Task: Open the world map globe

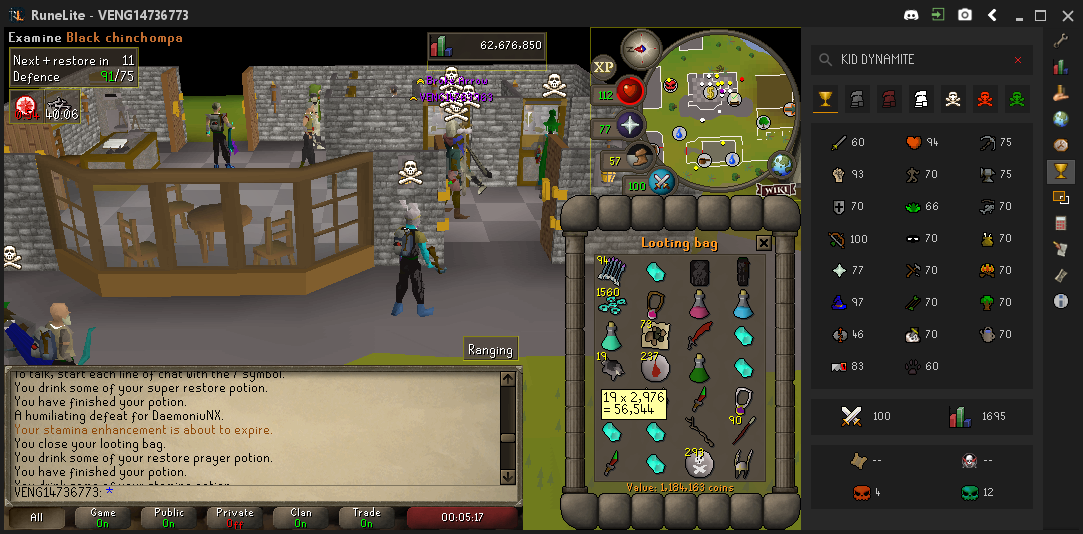Action: point(781,166)
